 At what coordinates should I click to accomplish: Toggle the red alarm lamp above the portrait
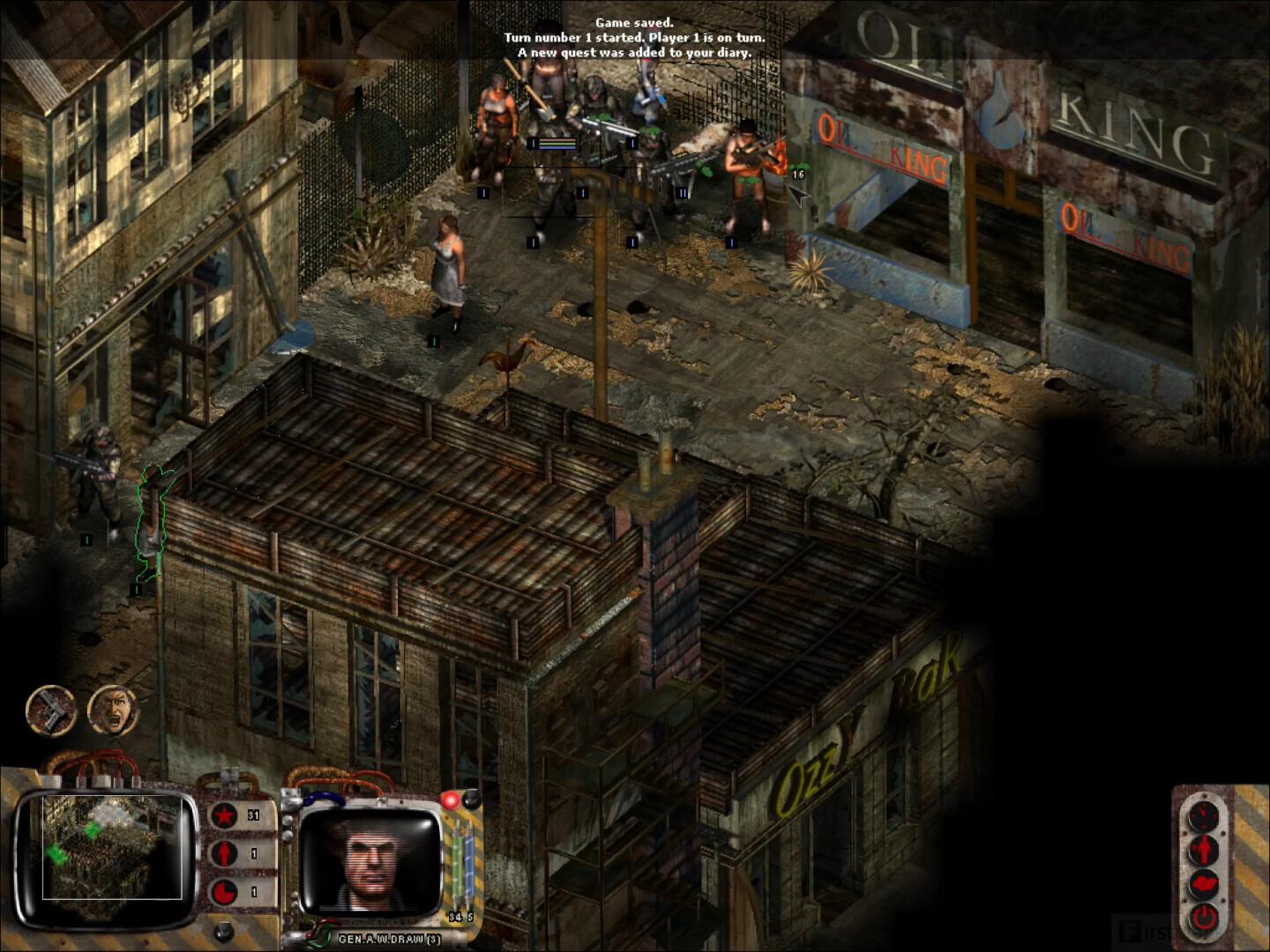(451, 800)
